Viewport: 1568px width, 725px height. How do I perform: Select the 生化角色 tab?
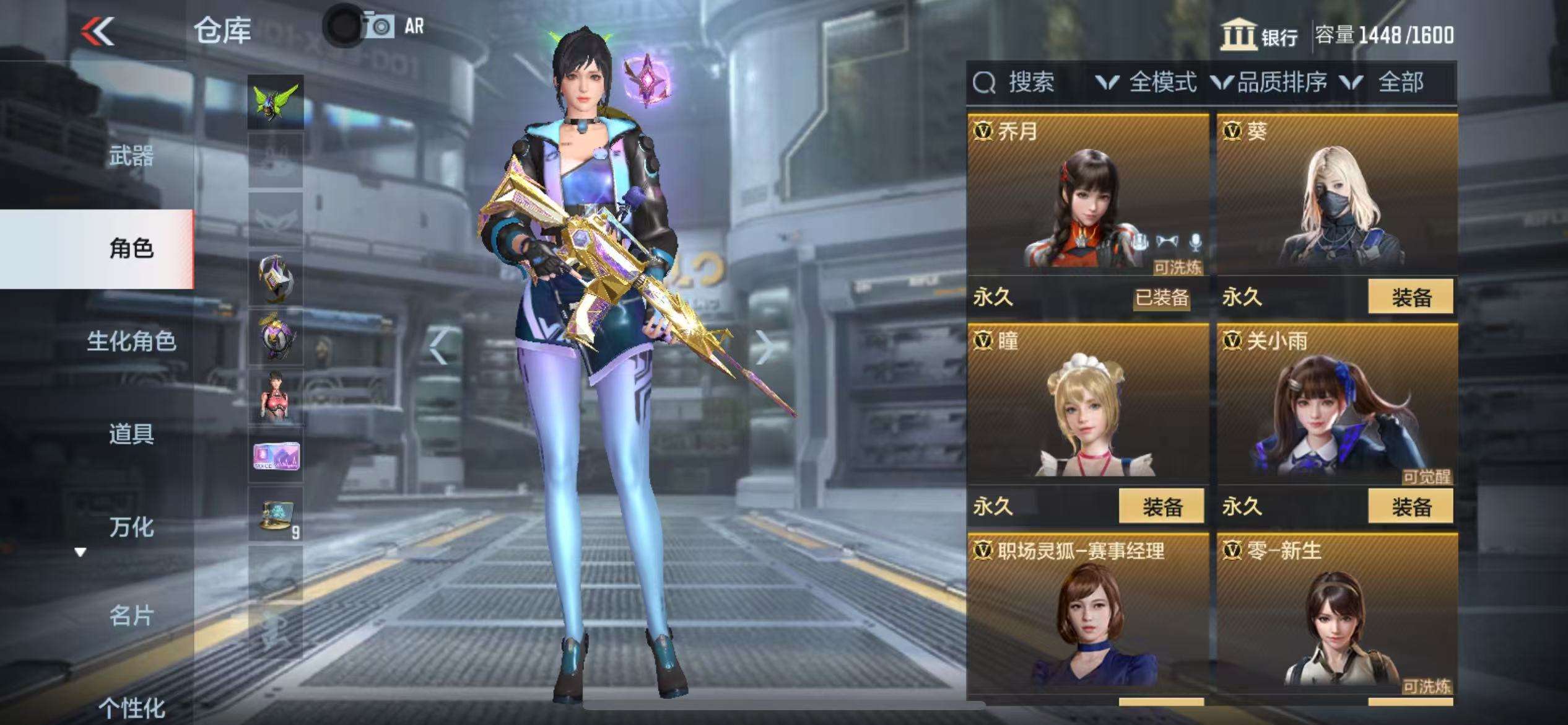131,341
